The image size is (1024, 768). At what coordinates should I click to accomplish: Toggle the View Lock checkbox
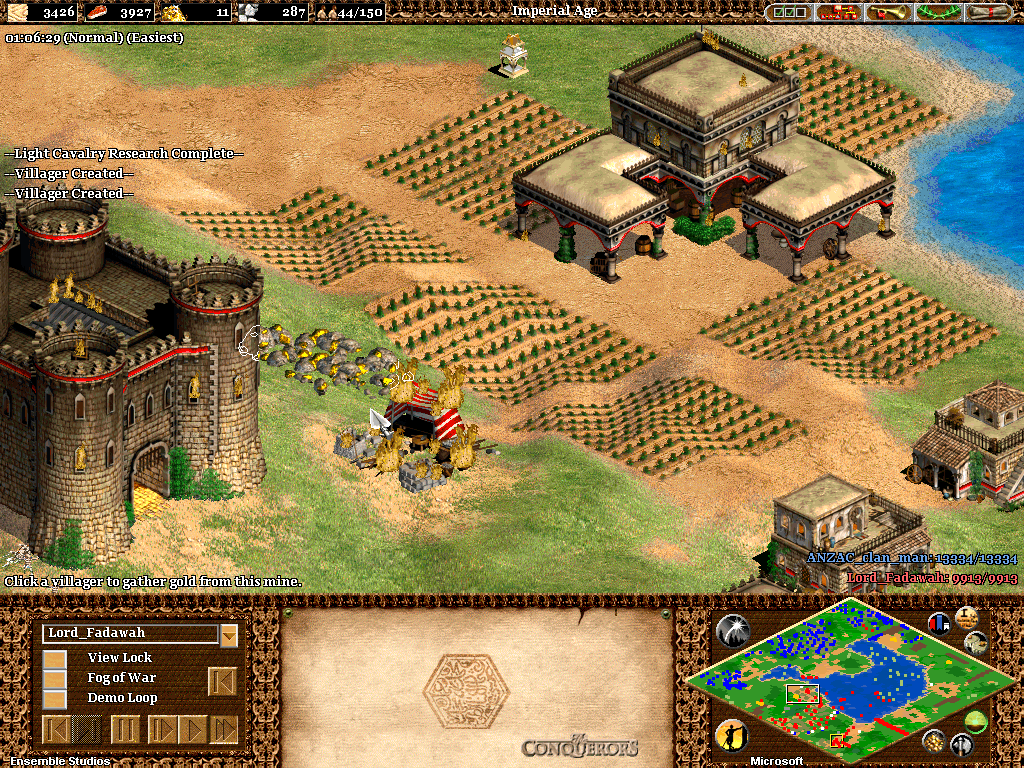[x=55, y=658]
